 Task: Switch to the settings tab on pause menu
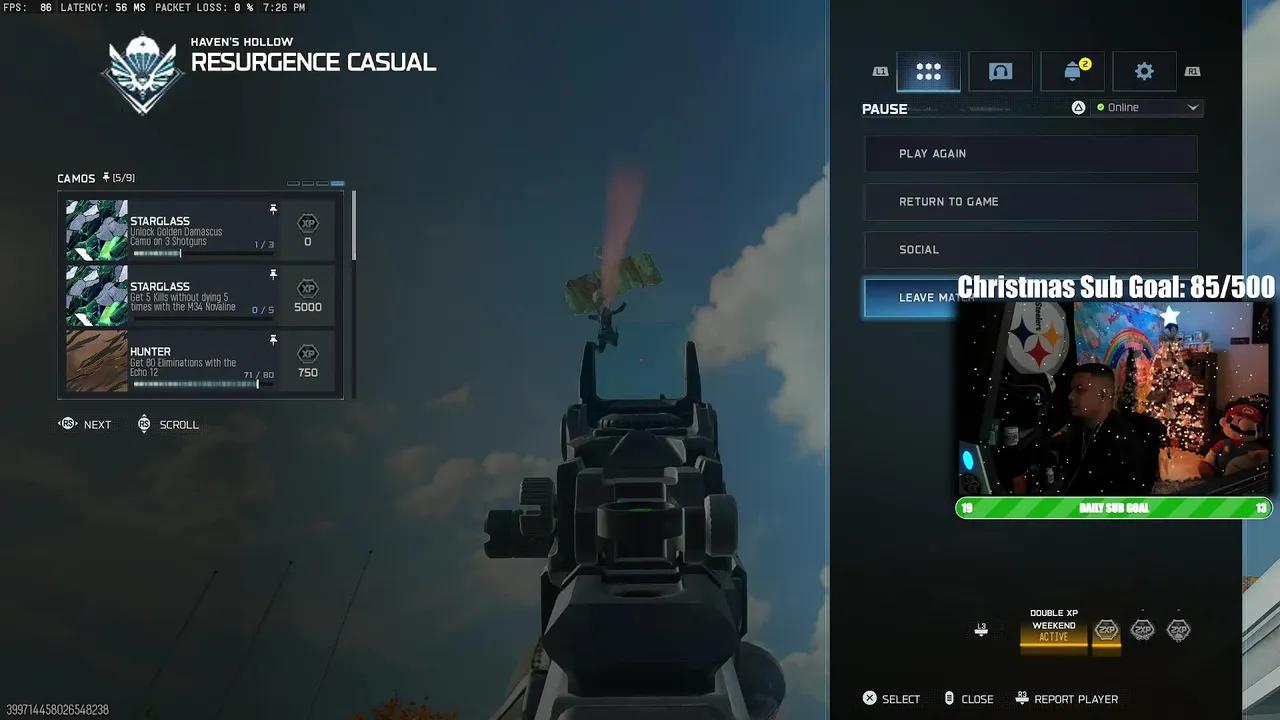(1144, 71)
